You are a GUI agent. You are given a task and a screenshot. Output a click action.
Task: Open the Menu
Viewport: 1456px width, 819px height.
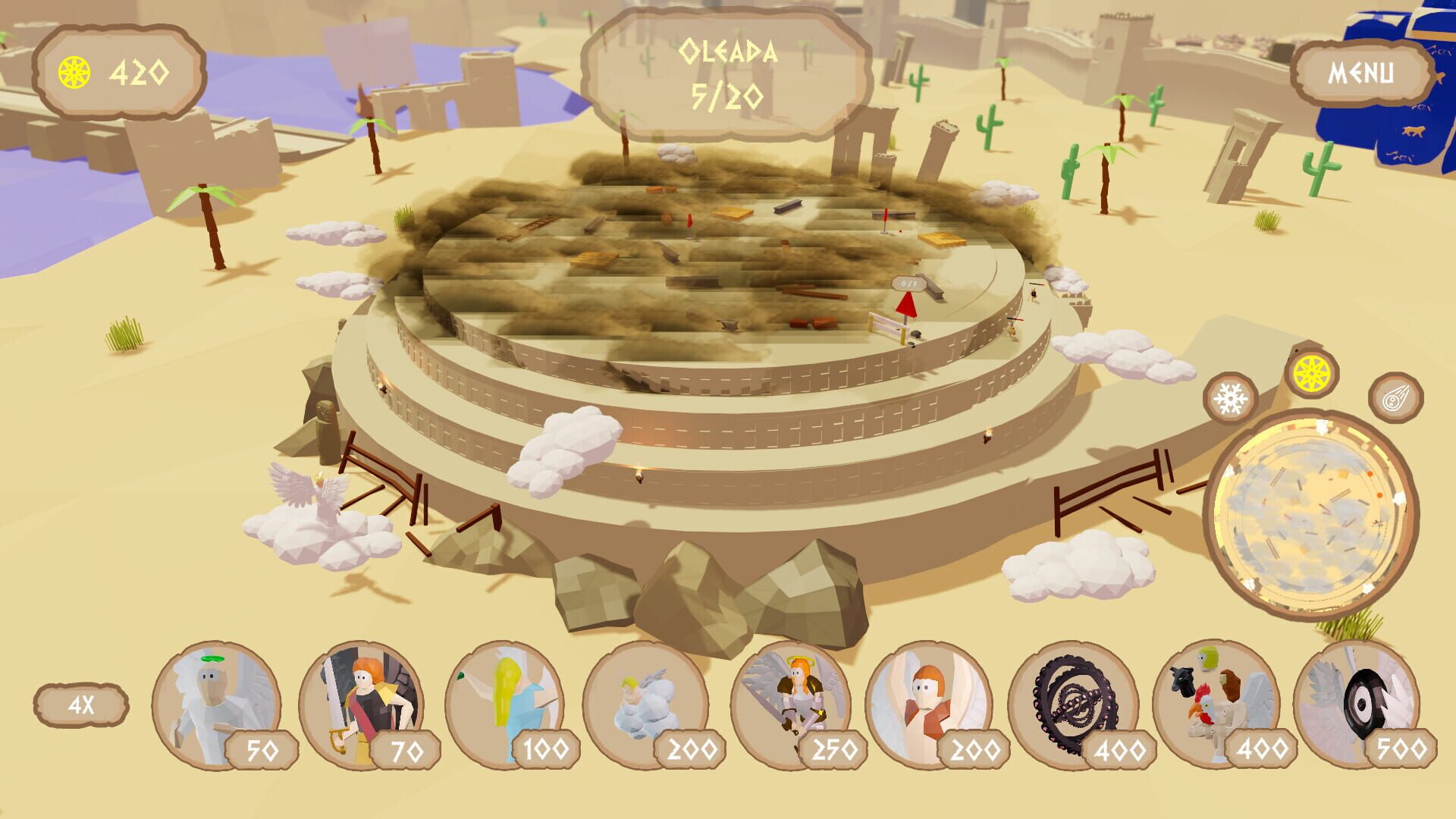tap(1360, 74)
